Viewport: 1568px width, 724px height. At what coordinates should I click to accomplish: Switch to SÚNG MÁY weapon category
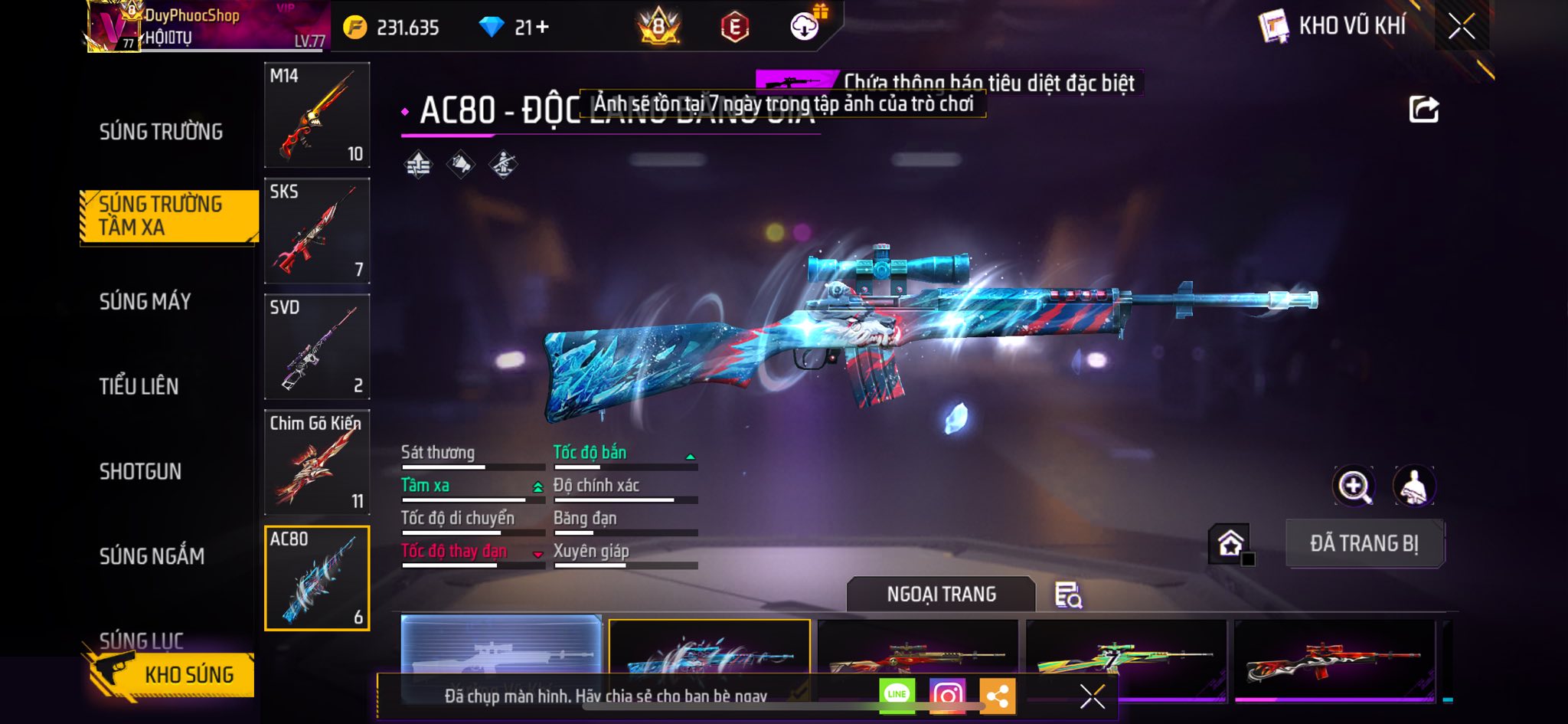(145, 302)
